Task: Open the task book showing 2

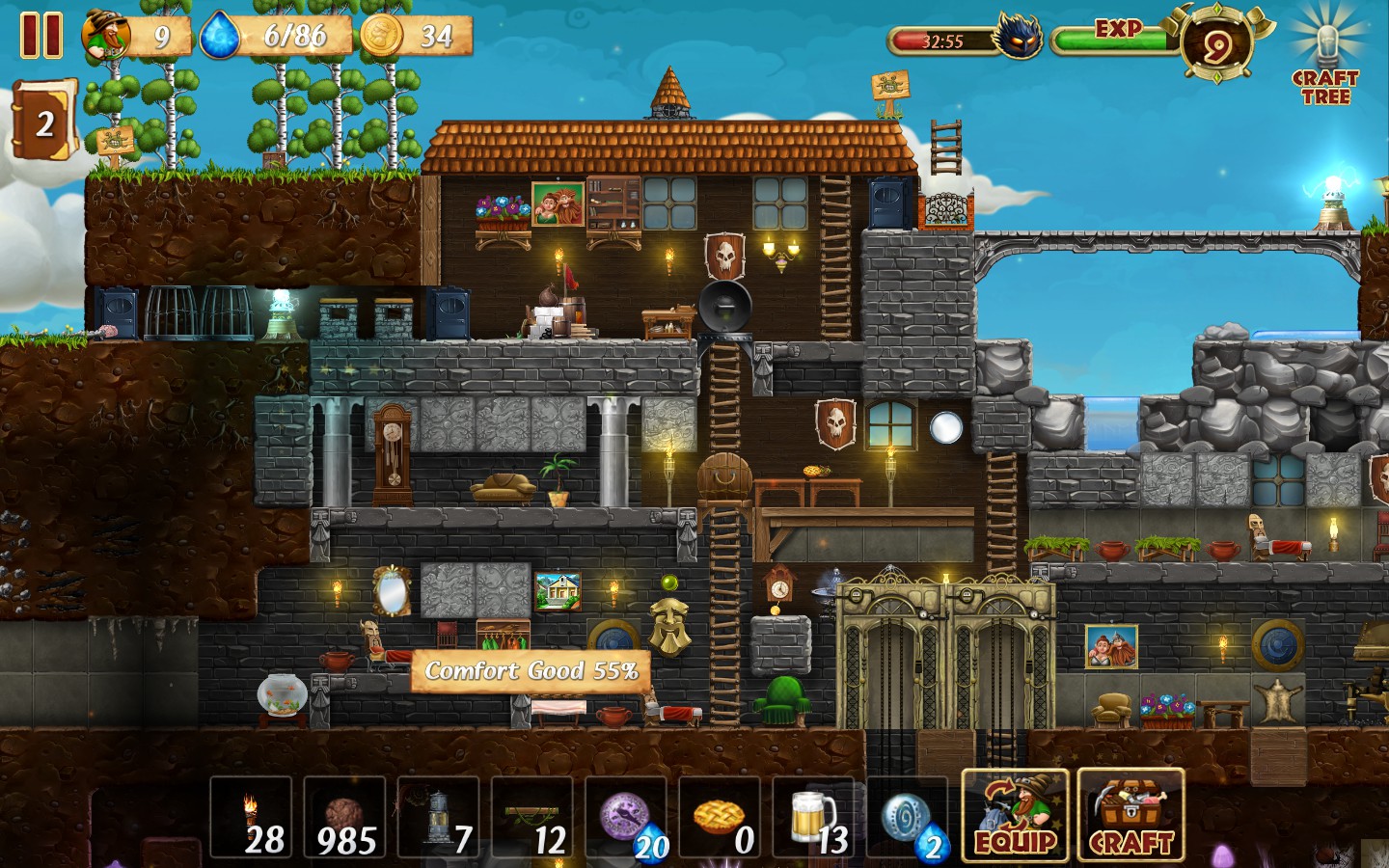Action: (x=43, y=122)
